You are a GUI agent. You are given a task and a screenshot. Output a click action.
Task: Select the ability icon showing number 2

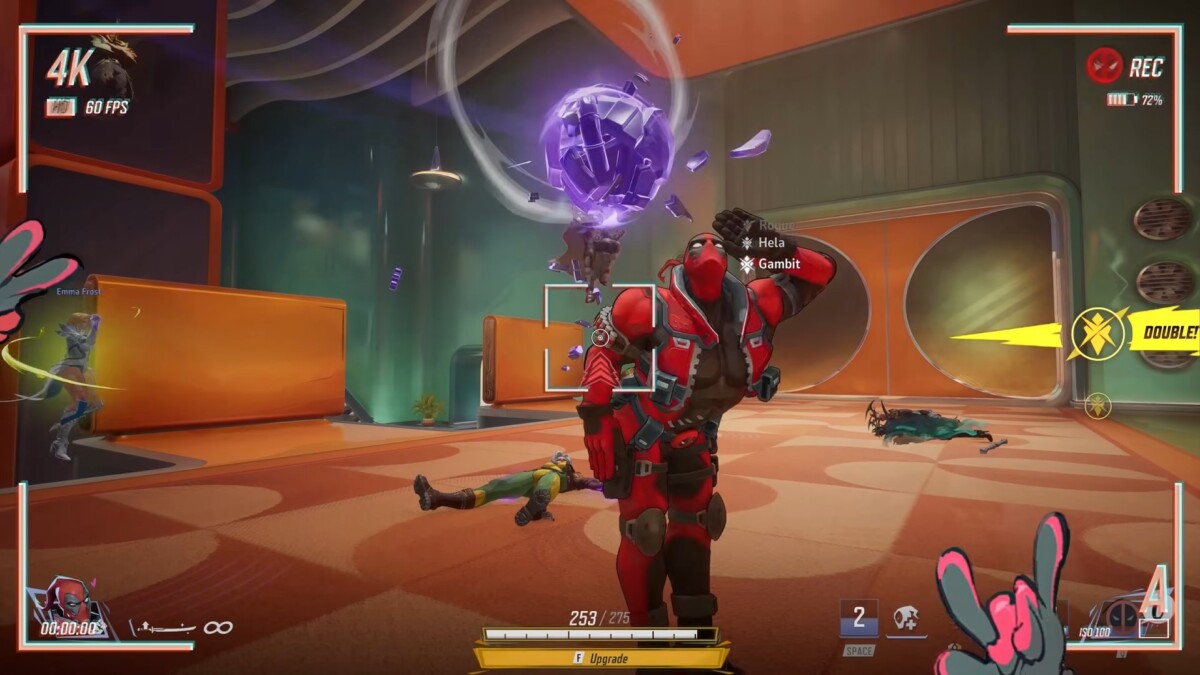click(x=858, y=617)
